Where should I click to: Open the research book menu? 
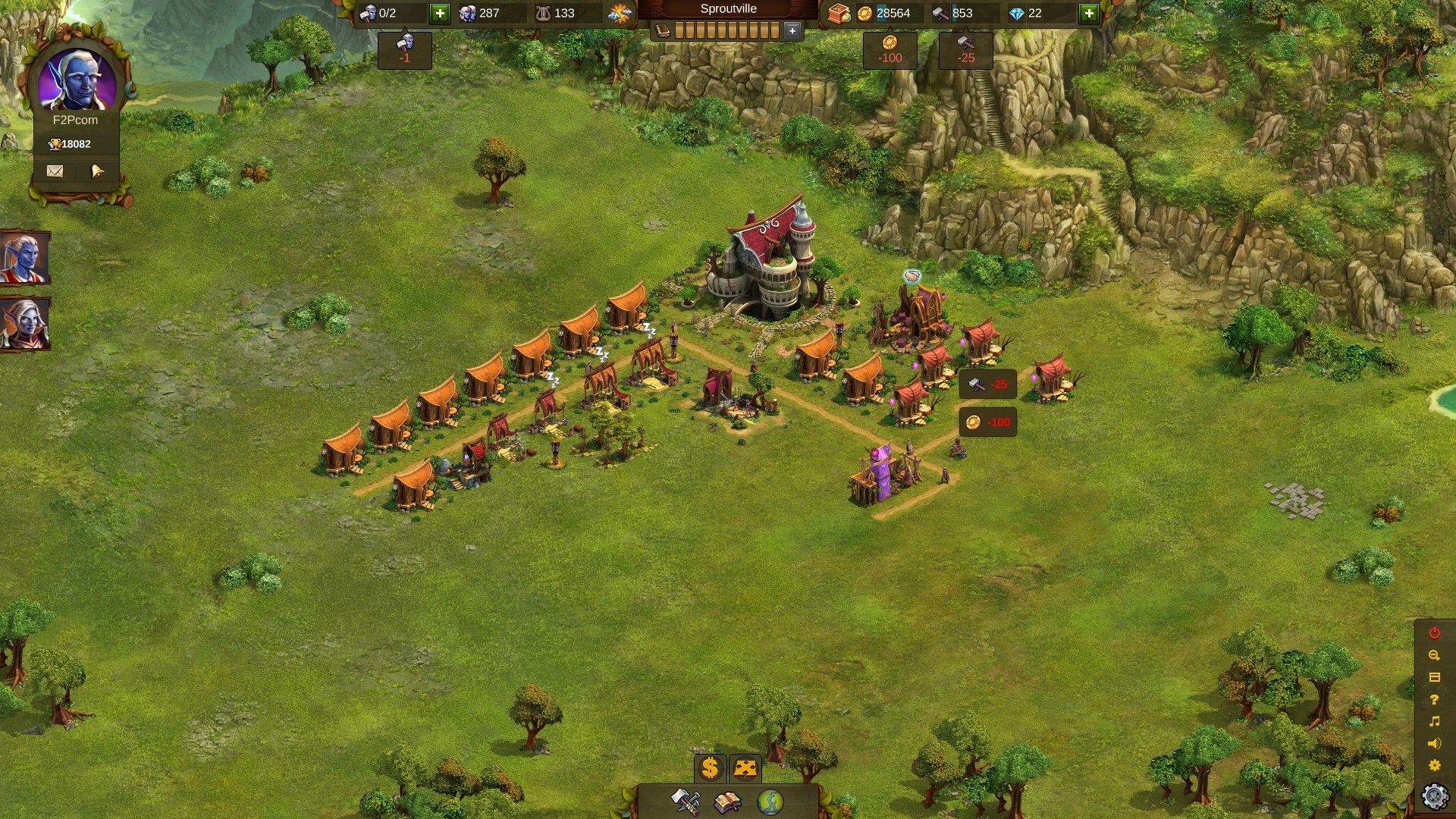(727, 802)
